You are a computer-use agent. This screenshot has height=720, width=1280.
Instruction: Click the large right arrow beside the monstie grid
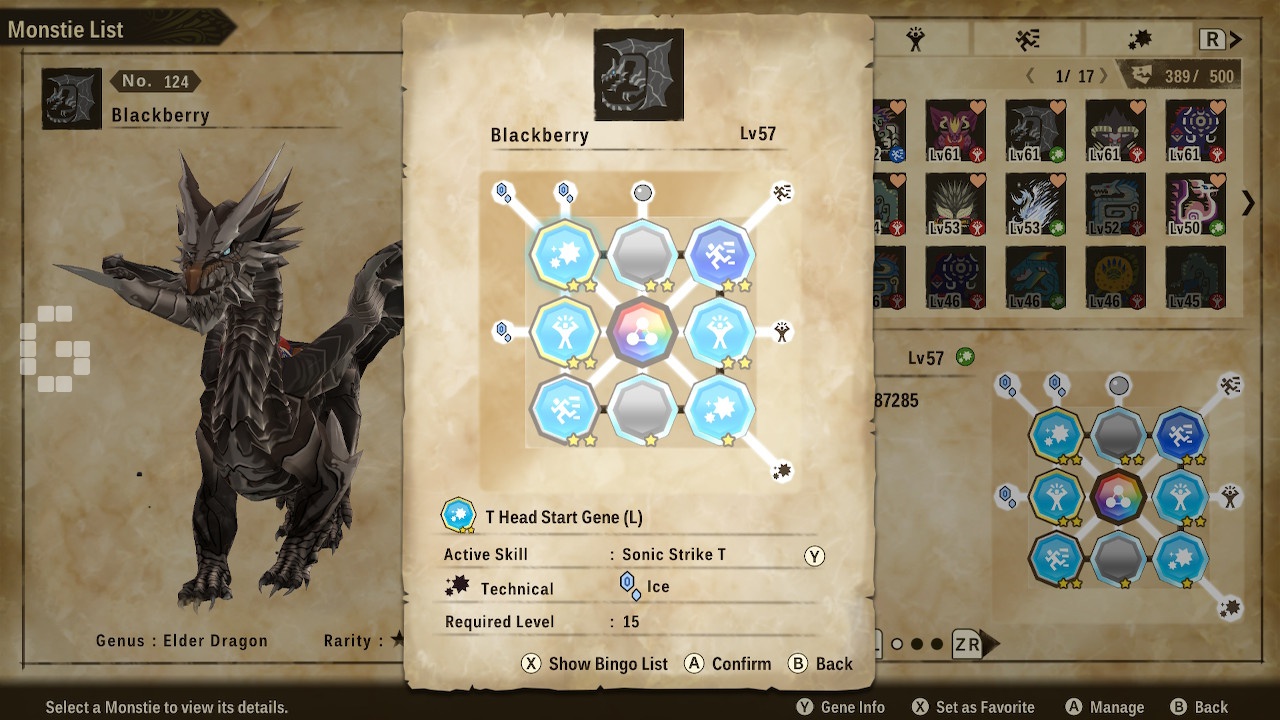click(1248, 203)
